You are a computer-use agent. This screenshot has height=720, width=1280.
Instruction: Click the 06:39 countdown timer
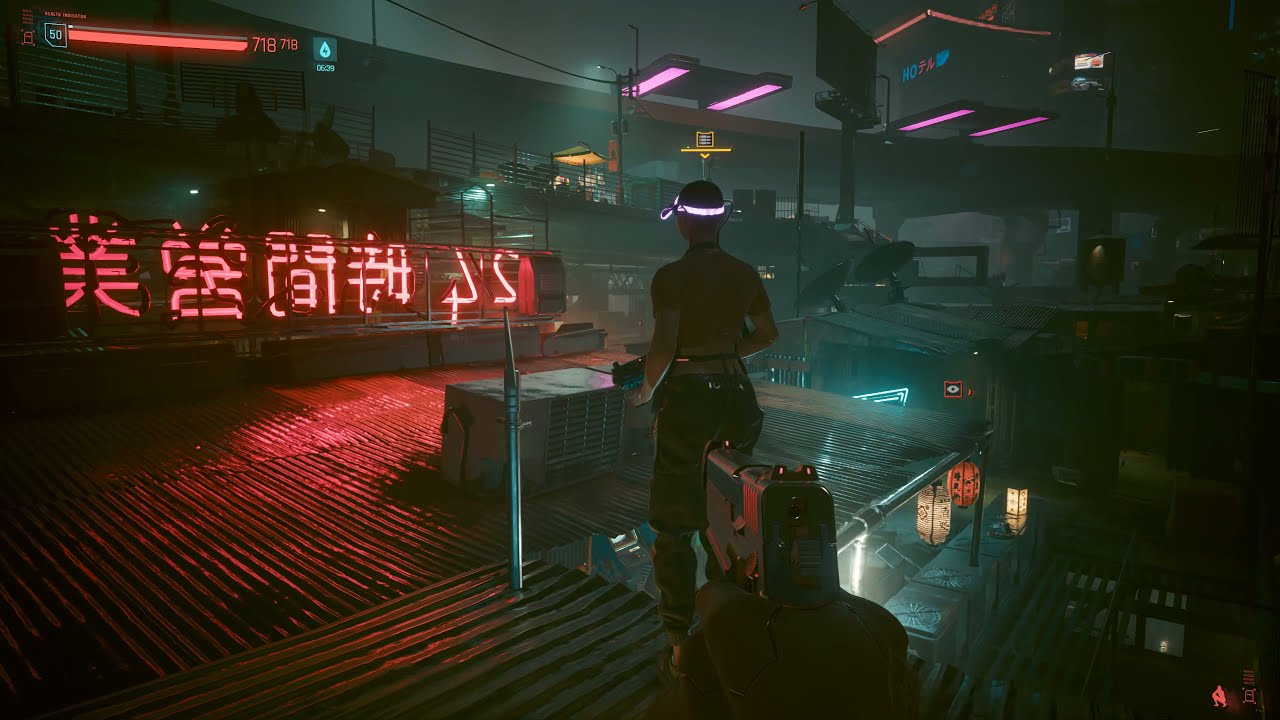tap(324, 66)
